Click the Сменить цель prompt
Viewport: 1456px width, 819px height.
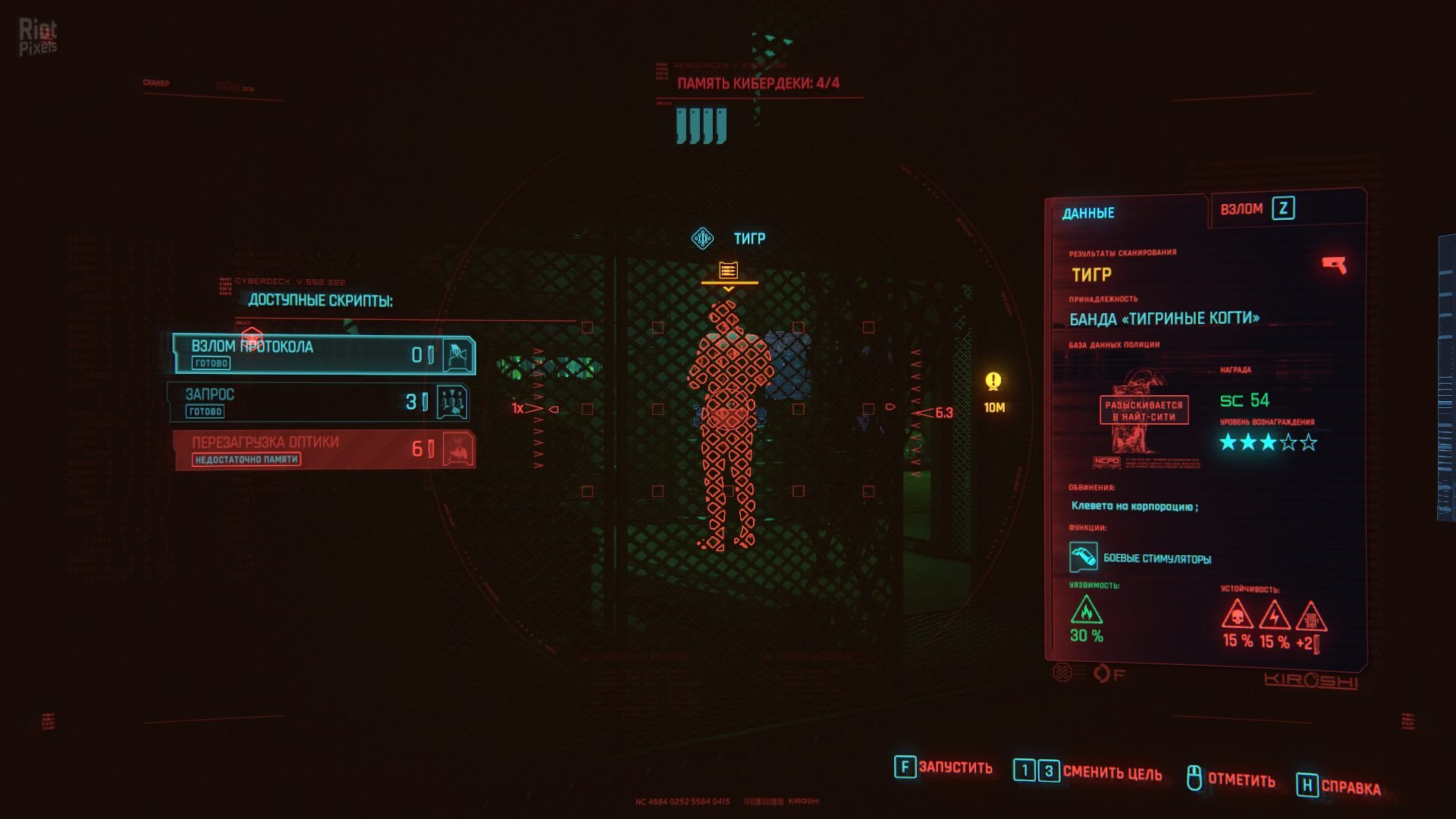1088,772
